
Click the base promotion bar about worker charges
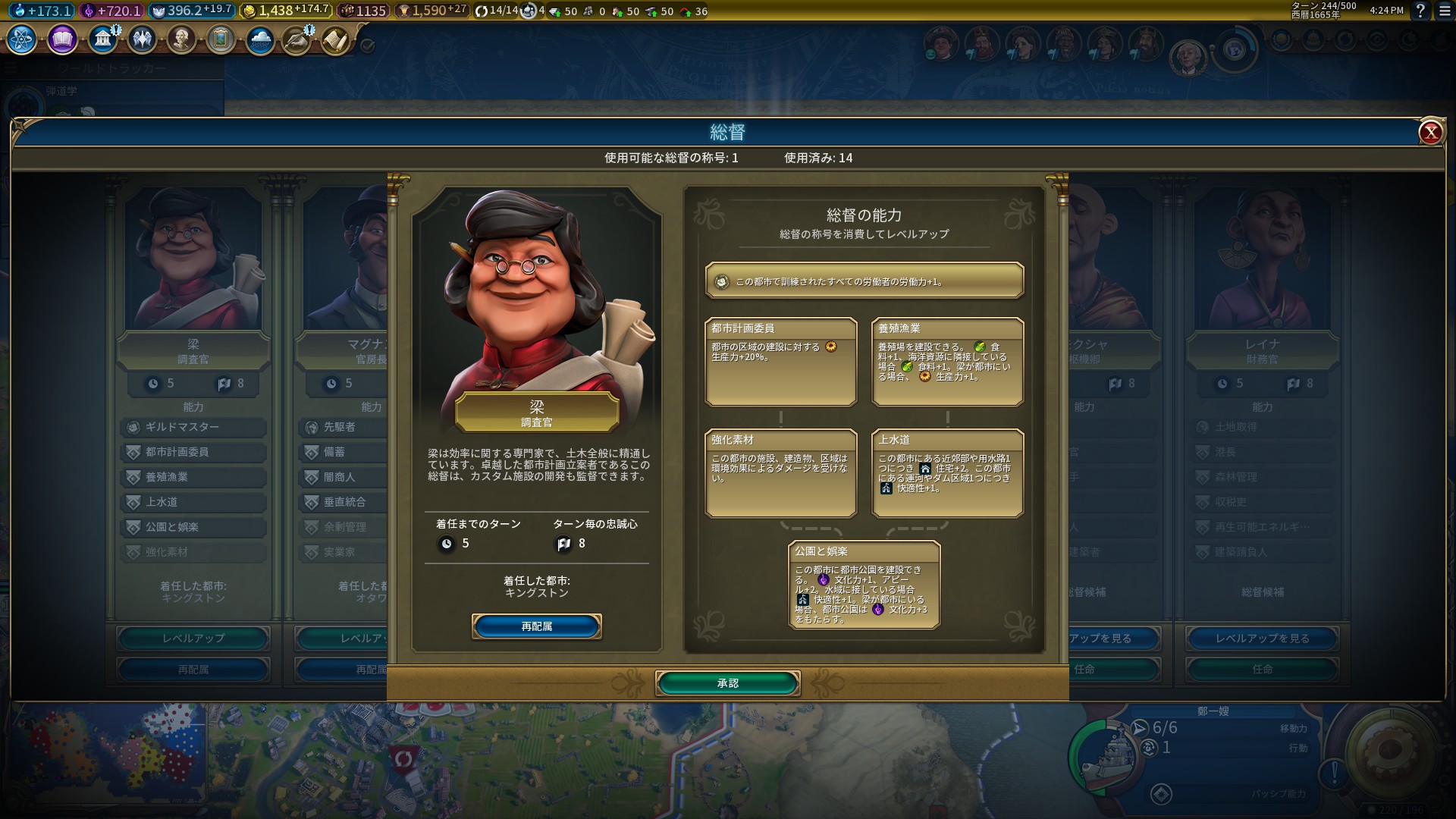click(x=864, y=281)
